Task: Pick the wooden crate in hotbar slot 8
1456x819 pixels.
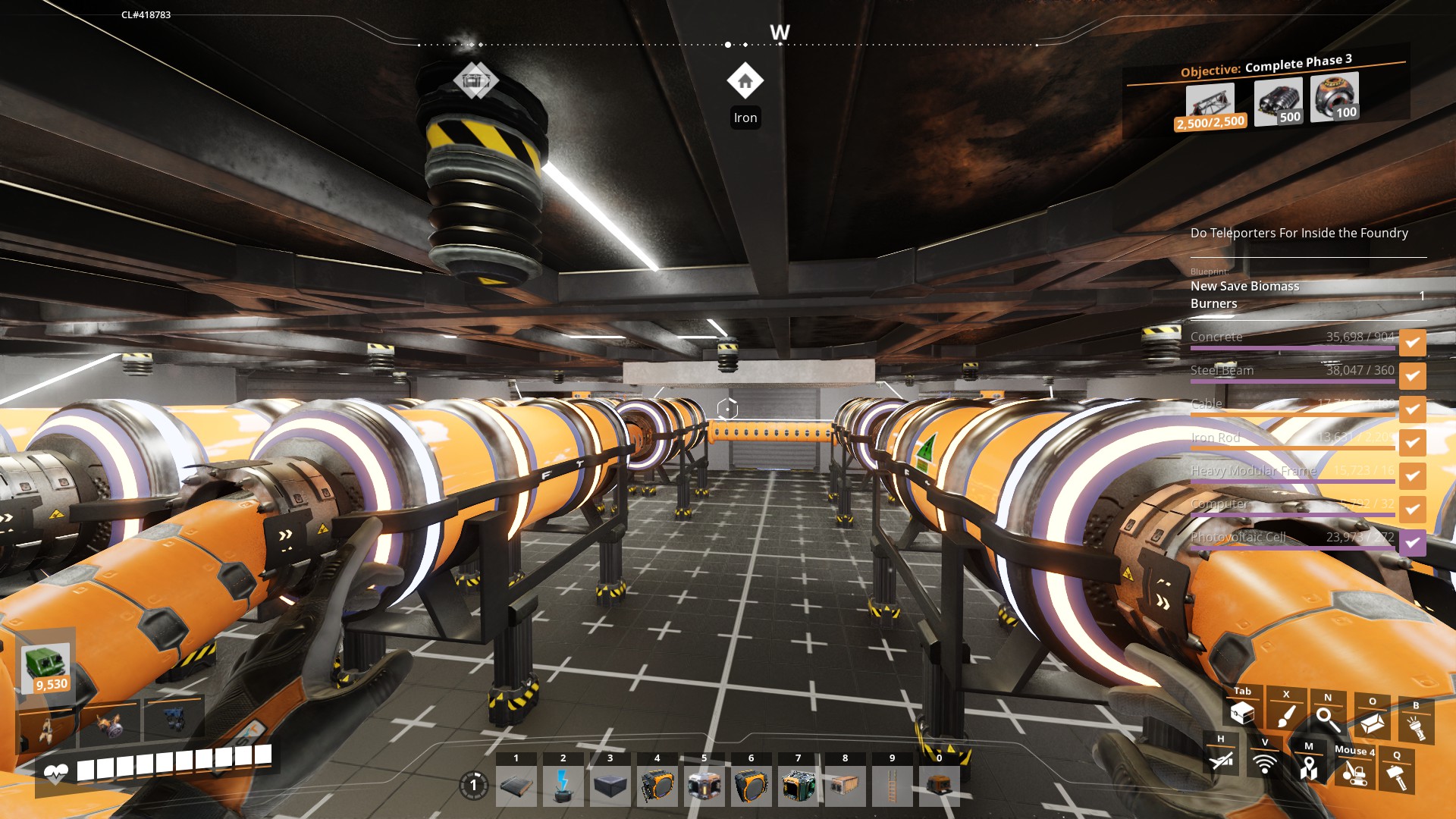Action: coord(845,786)
